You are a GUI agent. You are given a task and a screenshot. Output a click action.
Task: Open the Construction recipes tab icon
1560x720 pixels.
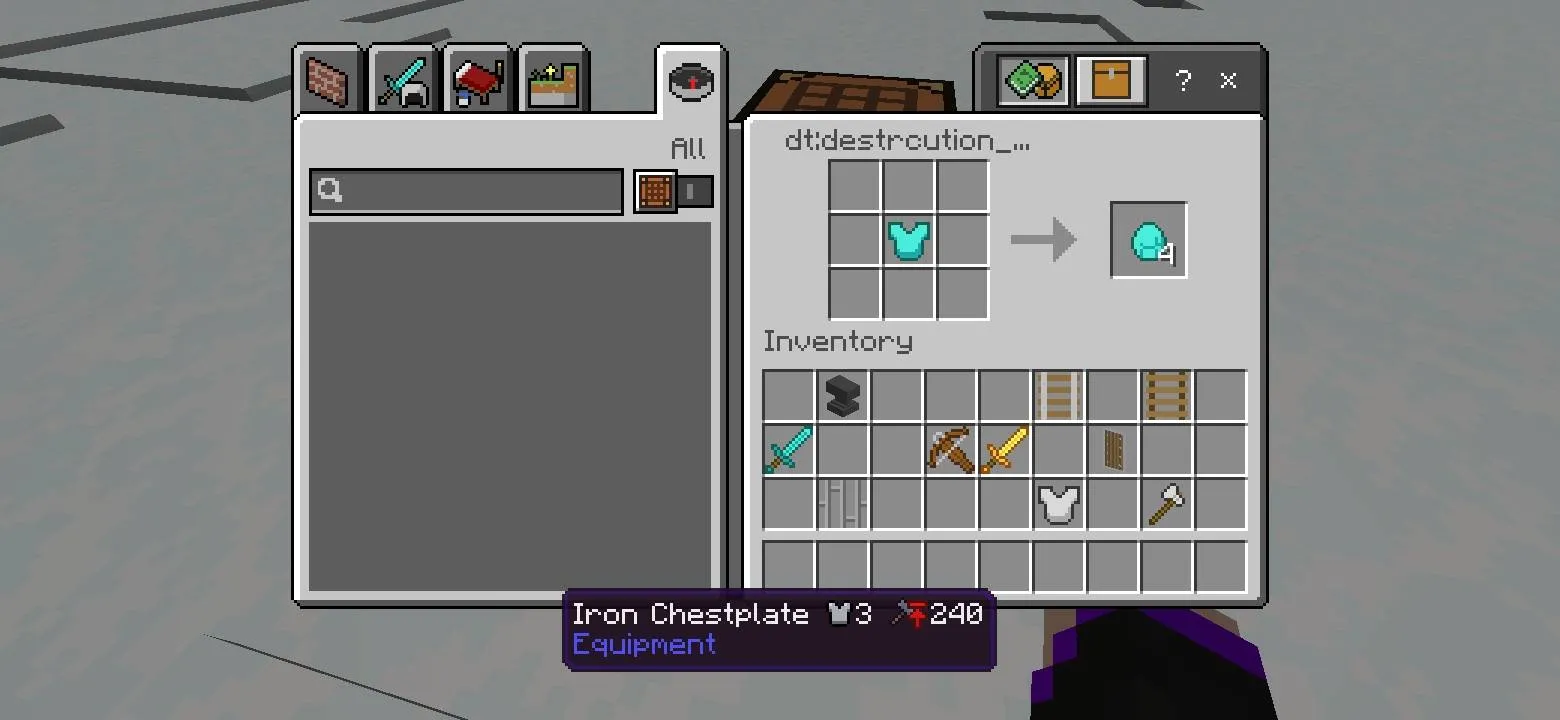click(326, 80)
